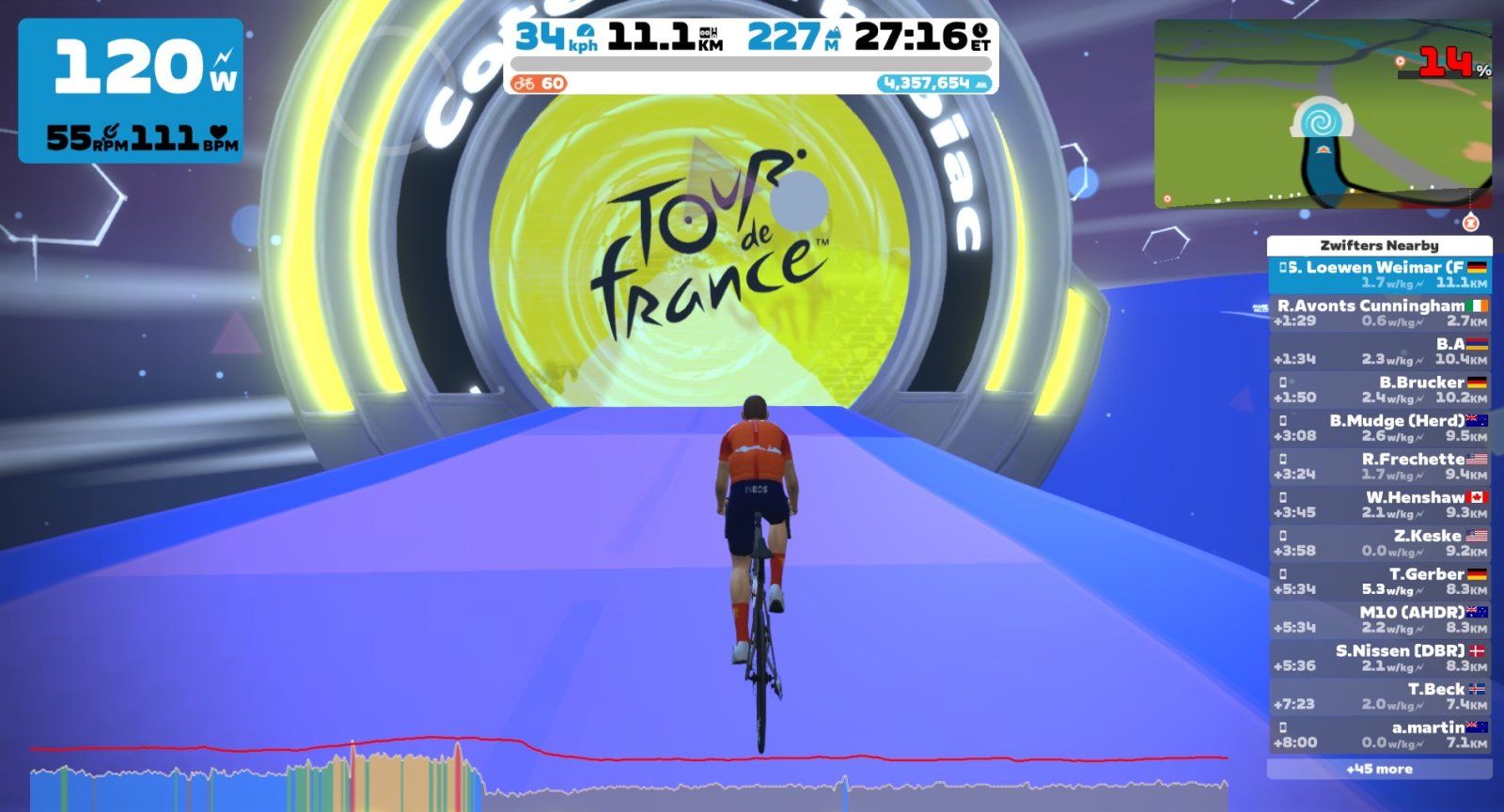The image size is (1504, 812).
Task: Select rider B.A in nearby list
Action: (x=1379, y=351)
